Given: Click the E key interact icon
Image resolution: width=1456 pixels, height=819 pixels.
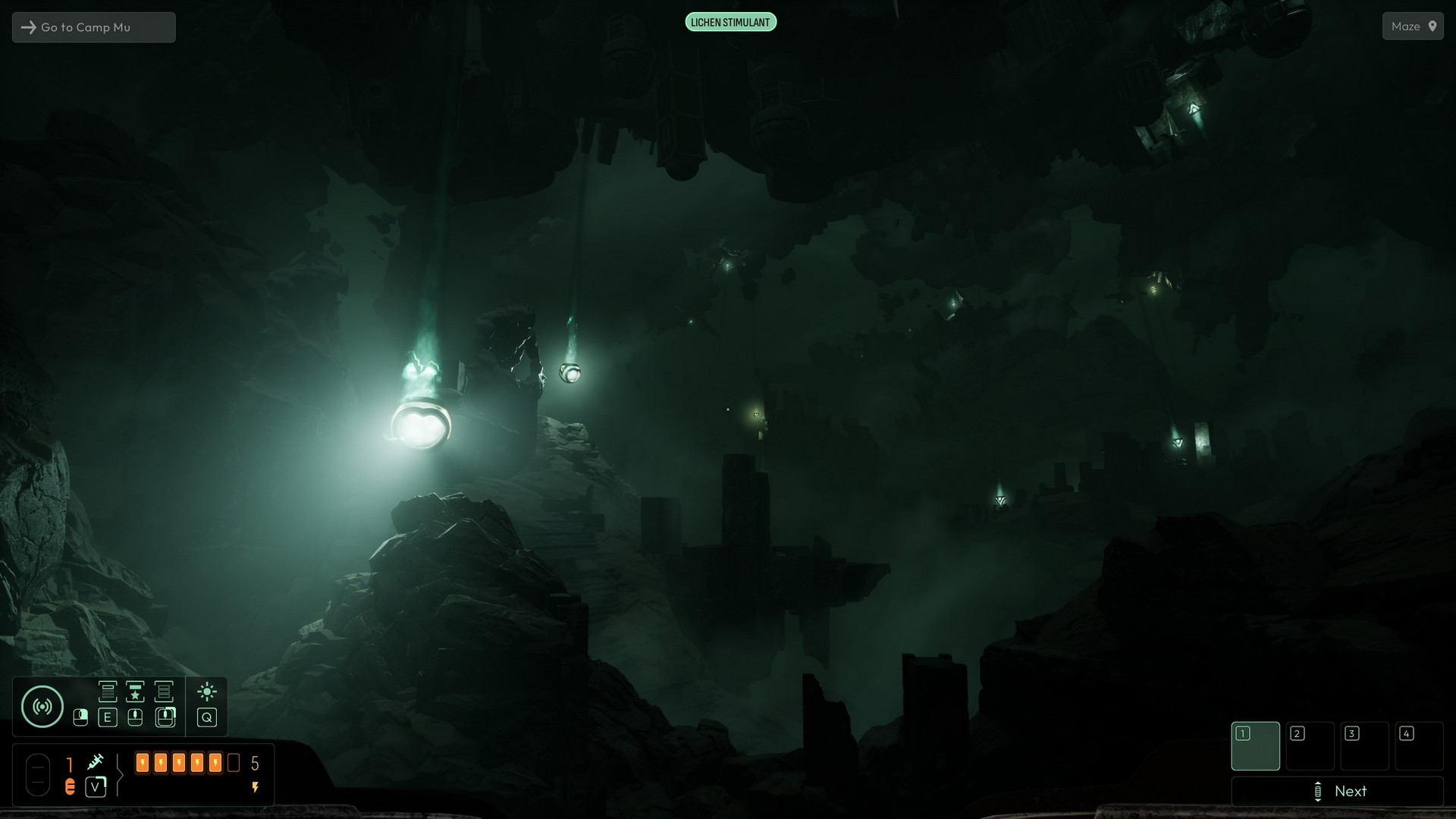Looking at the screenshot, I should coord(108,718).
